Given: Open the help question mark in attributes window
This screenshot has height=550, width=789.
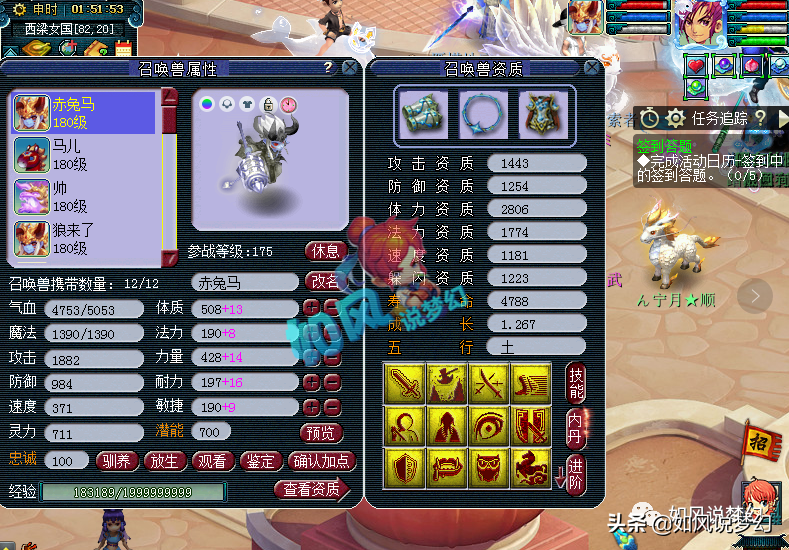Looking at the screenshot, I should coord(328,68).
